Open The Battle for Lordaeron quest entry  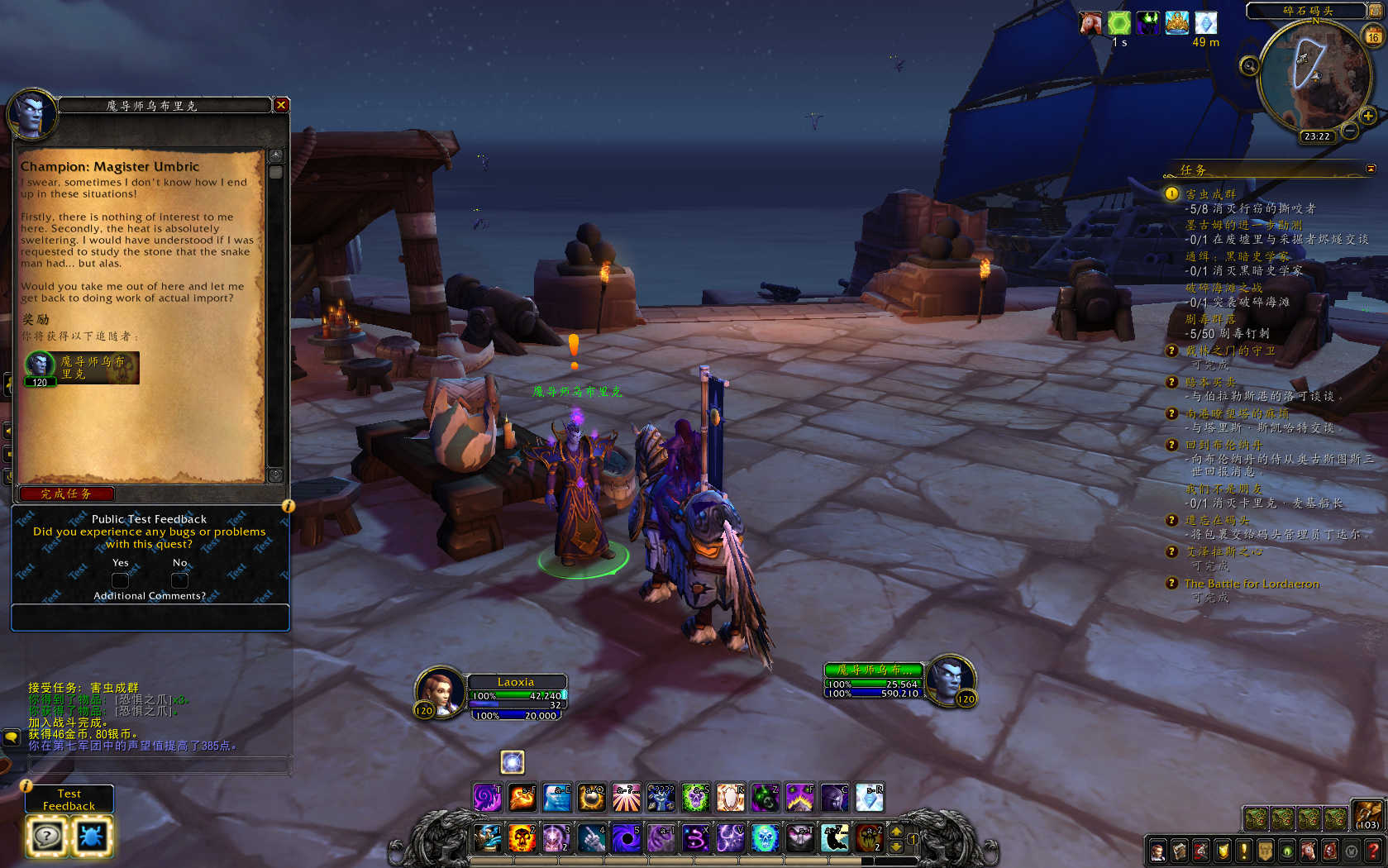click(1252, 584)
